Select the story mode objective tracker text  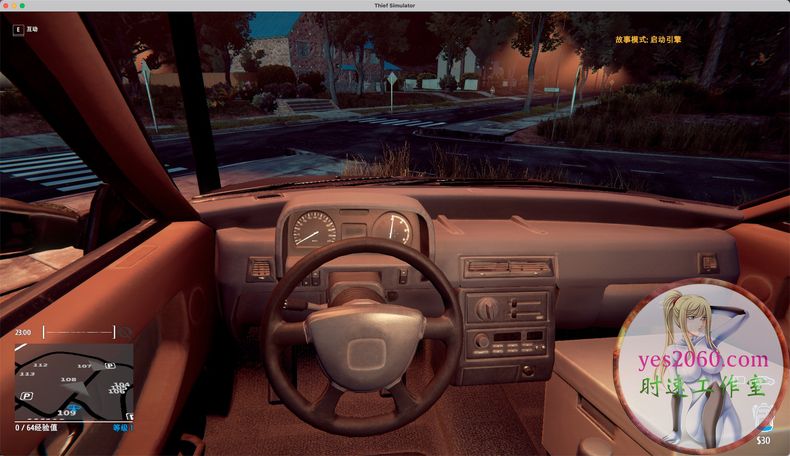(x=648, y=40)
